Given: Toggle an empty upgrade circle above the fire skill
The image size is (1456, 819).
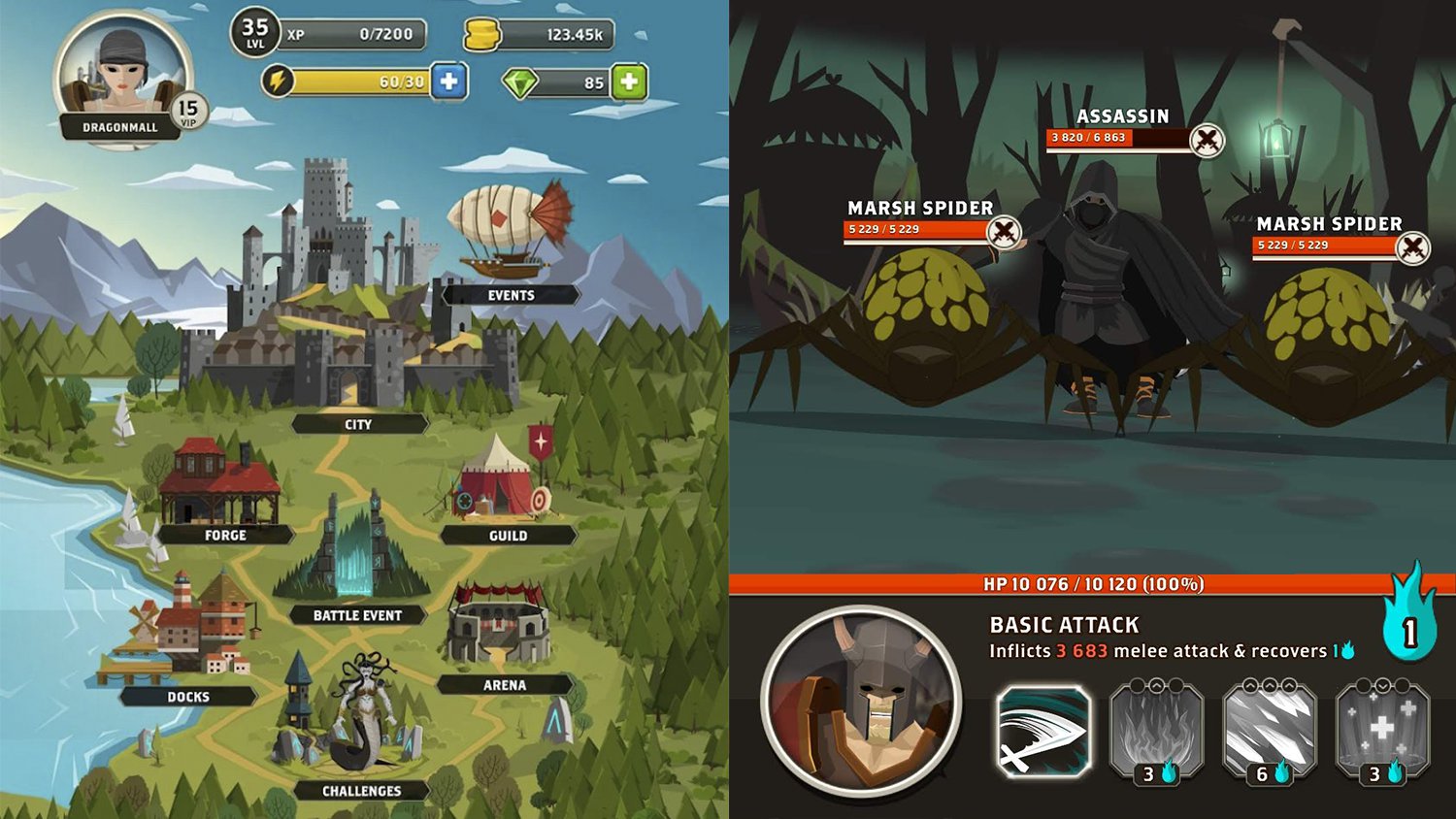Looking at the screenshot, I should click(1138, 685).
